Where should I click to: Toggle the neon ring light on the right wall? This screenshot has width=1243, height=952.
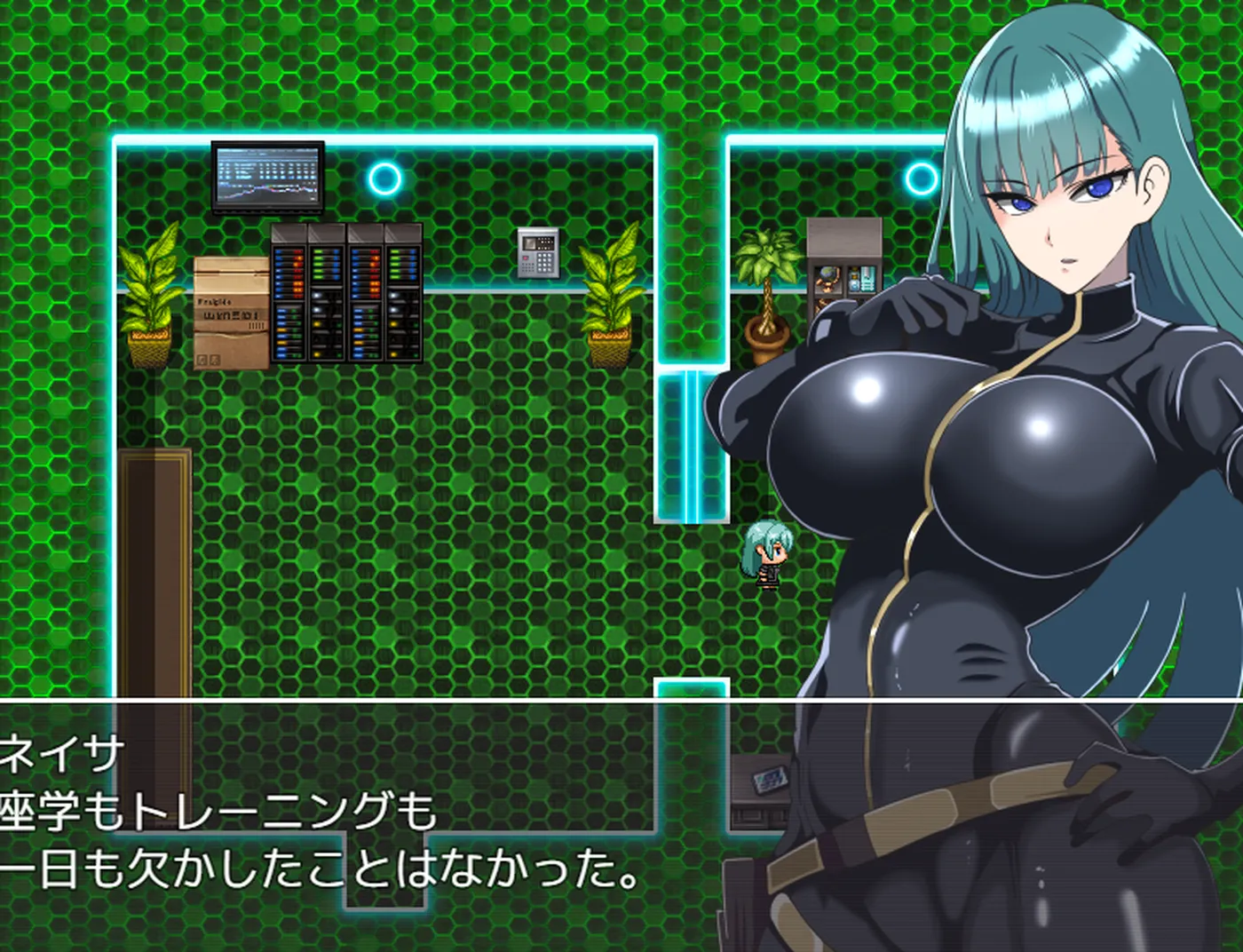[x=920, y=180]
